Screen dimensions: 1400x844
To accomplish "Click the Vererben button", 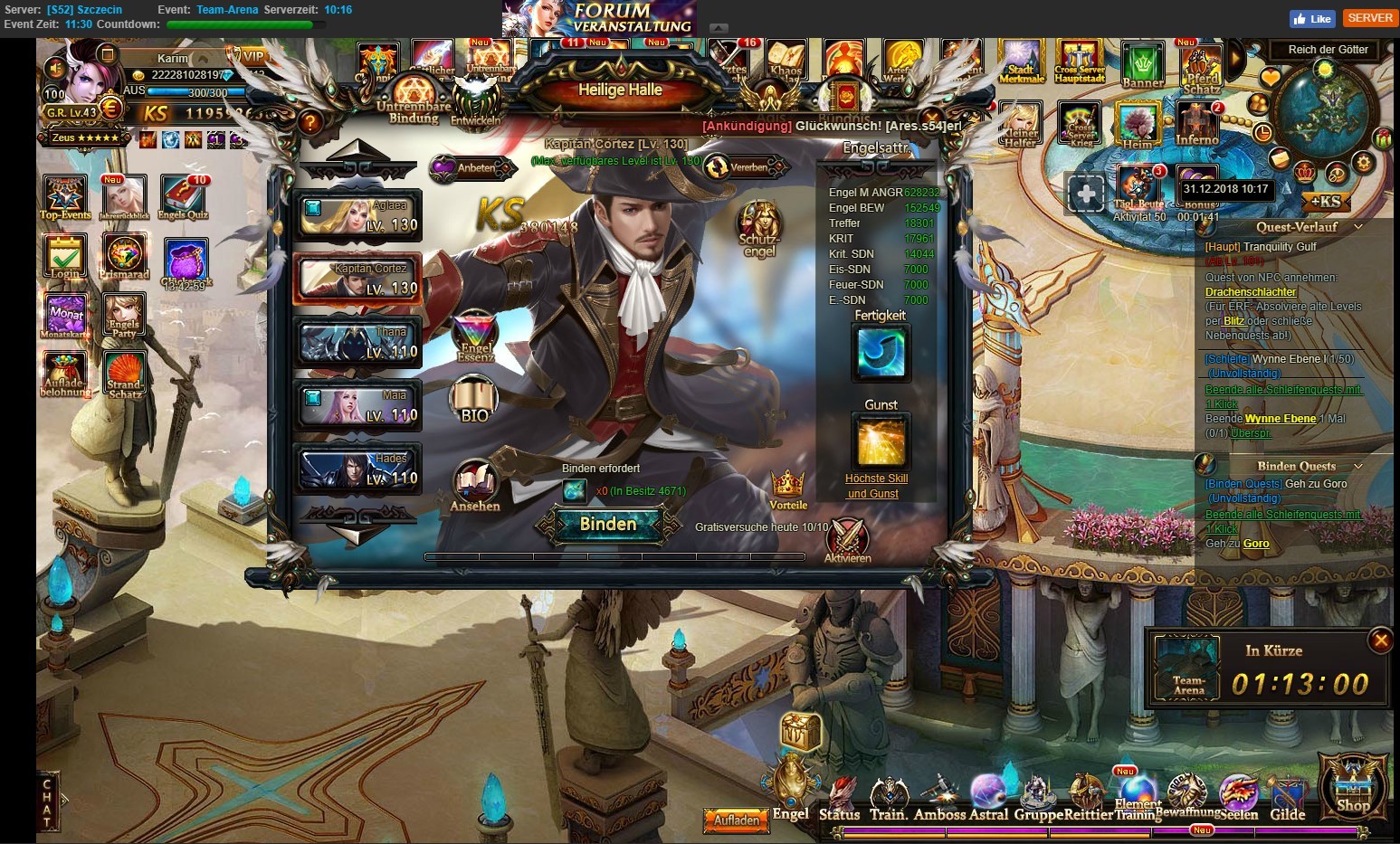I will (x=742, y=167).
